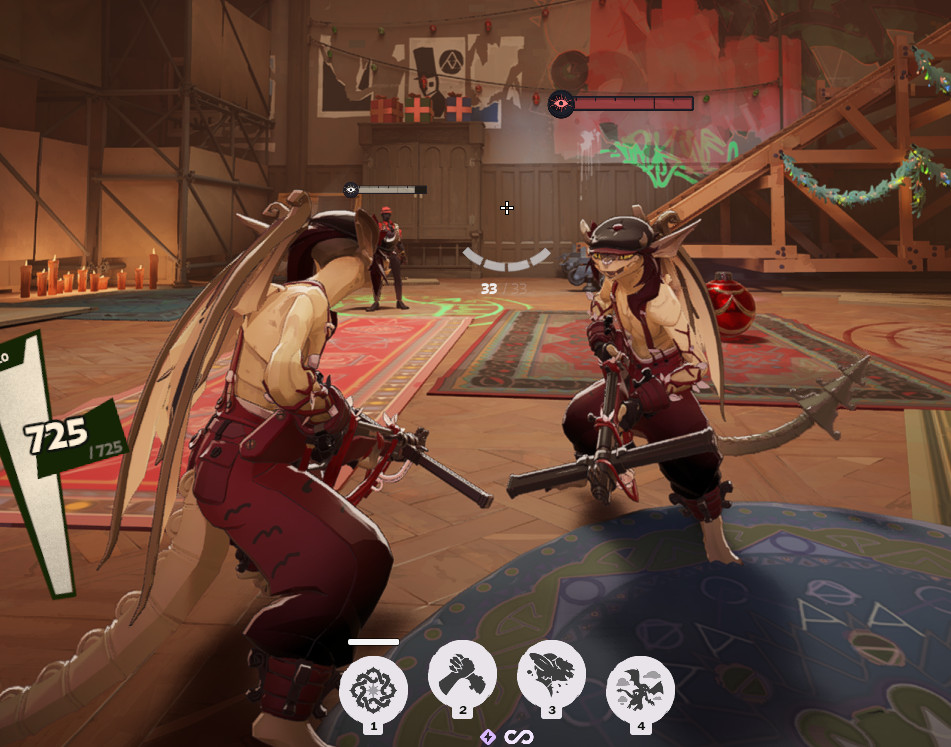
Task: Select the infinity loop icon
Action: pyautogui.click(x=518, y=737)
